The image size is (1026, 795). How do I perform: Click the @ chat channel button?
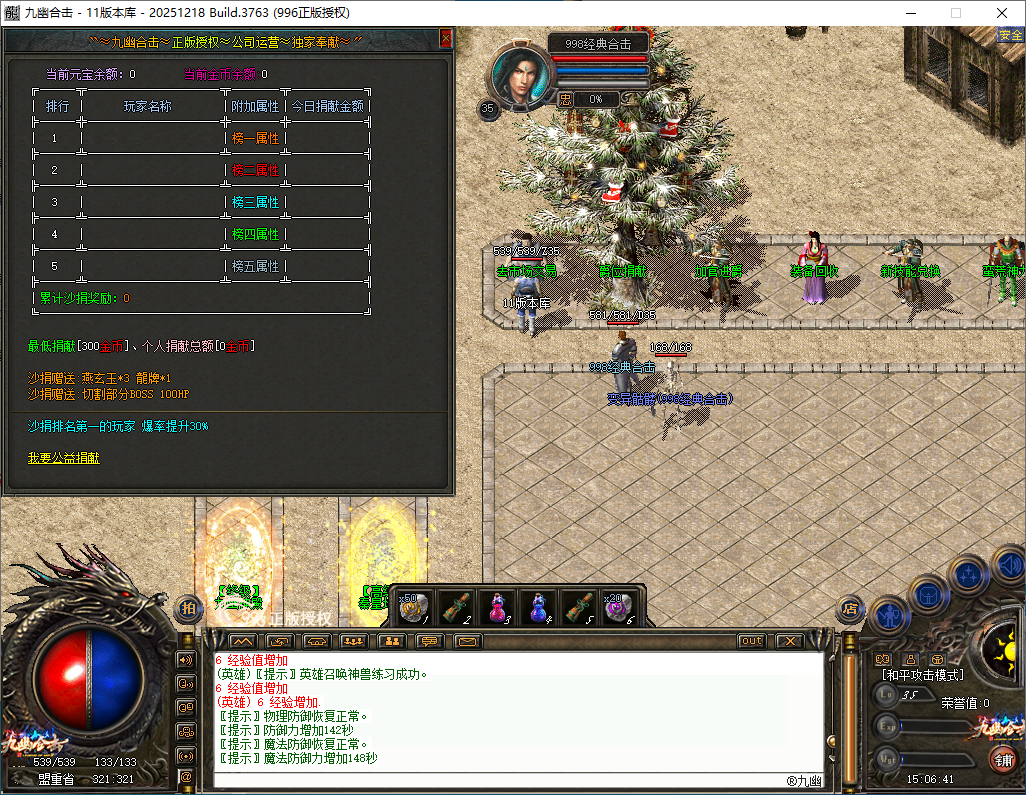186,776
